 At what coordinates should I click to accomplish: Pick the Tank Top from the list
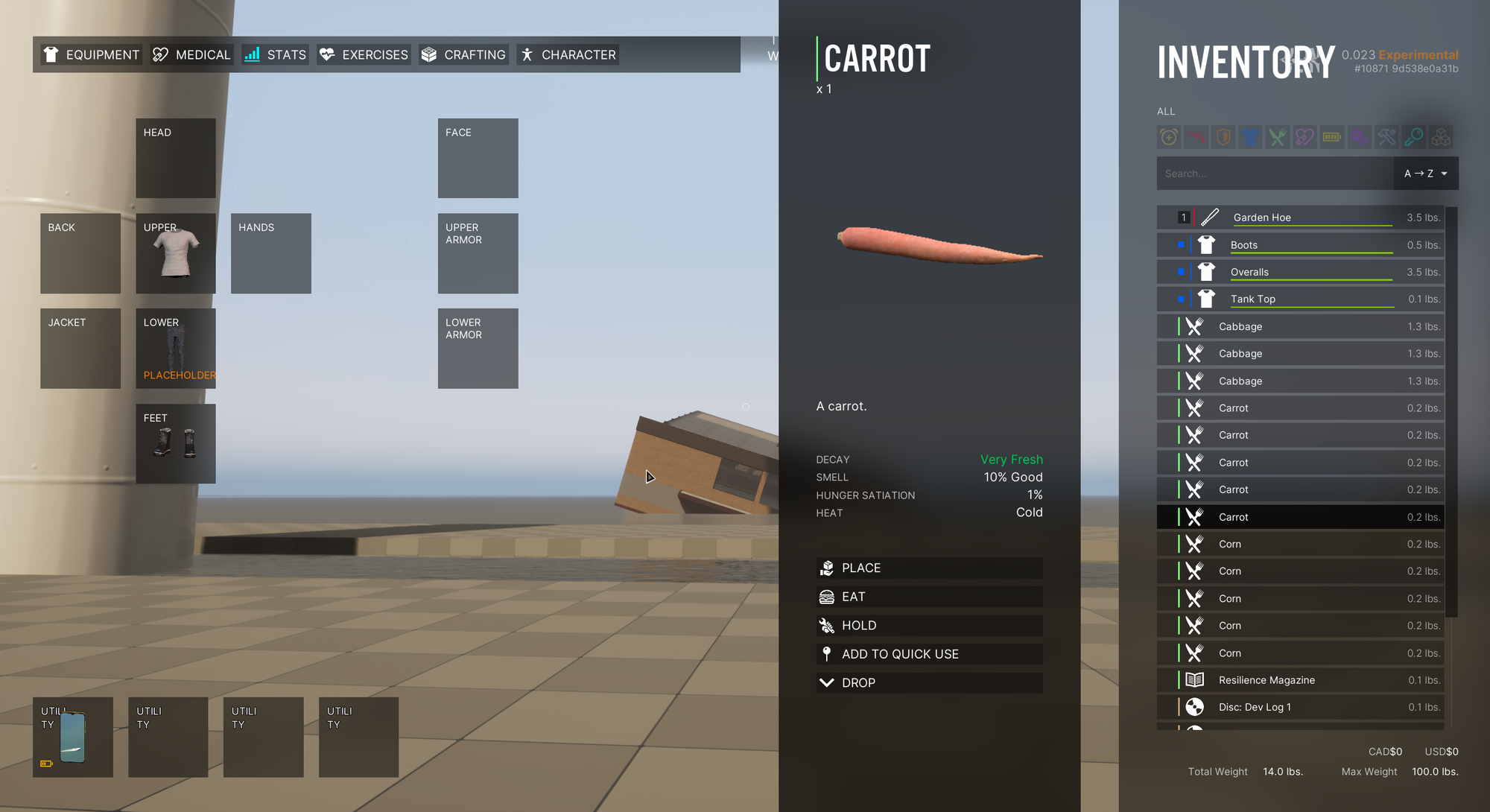[1300, 299]
